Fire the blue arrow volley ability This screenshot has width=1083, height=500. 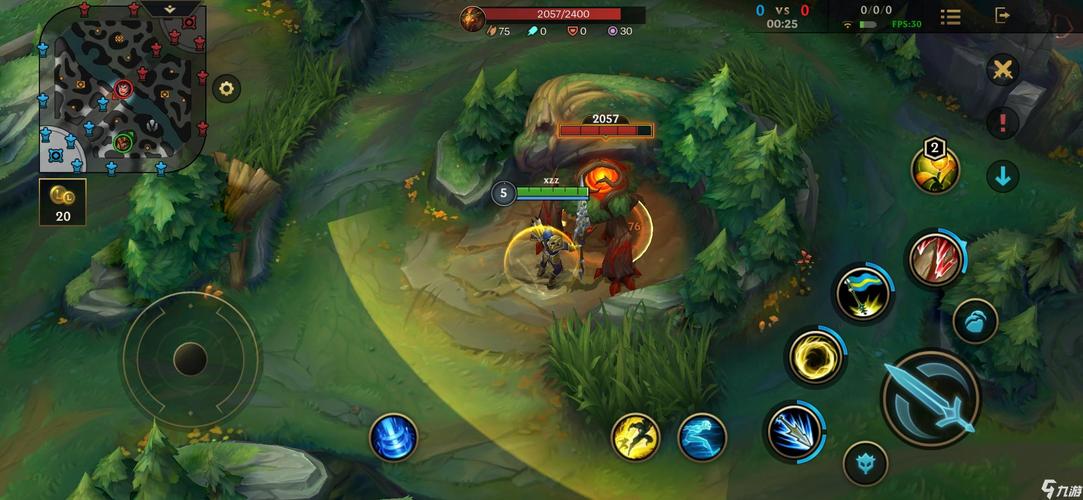[795, 431]
